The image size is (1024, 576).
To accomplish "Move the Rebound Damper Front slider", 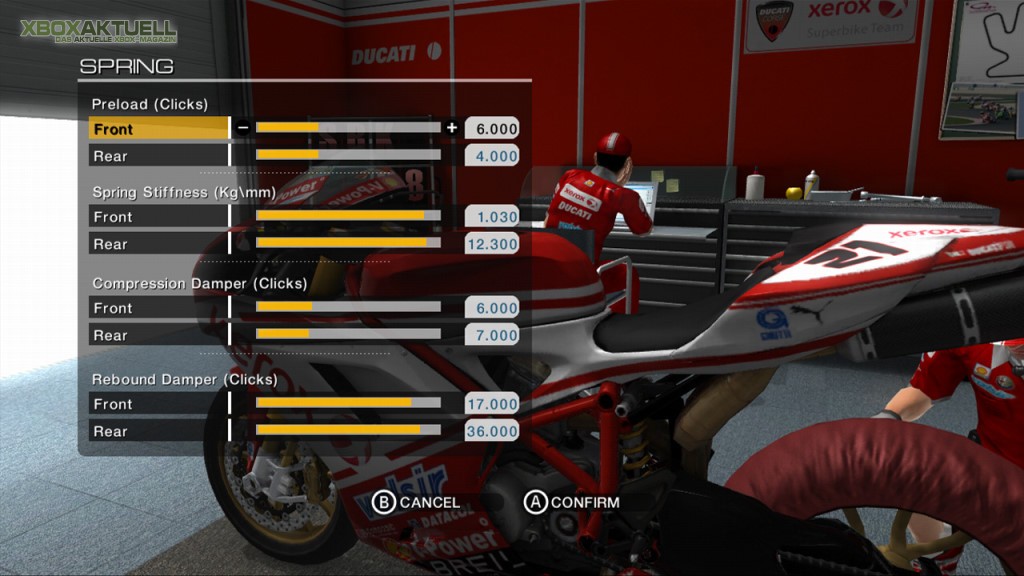I will (348, 403).
